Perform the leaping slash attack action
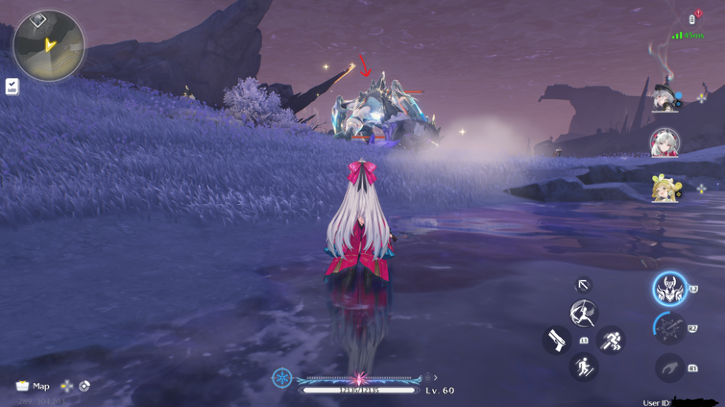The width and height of the screenshot is (725, 407). tap(583, 314)
